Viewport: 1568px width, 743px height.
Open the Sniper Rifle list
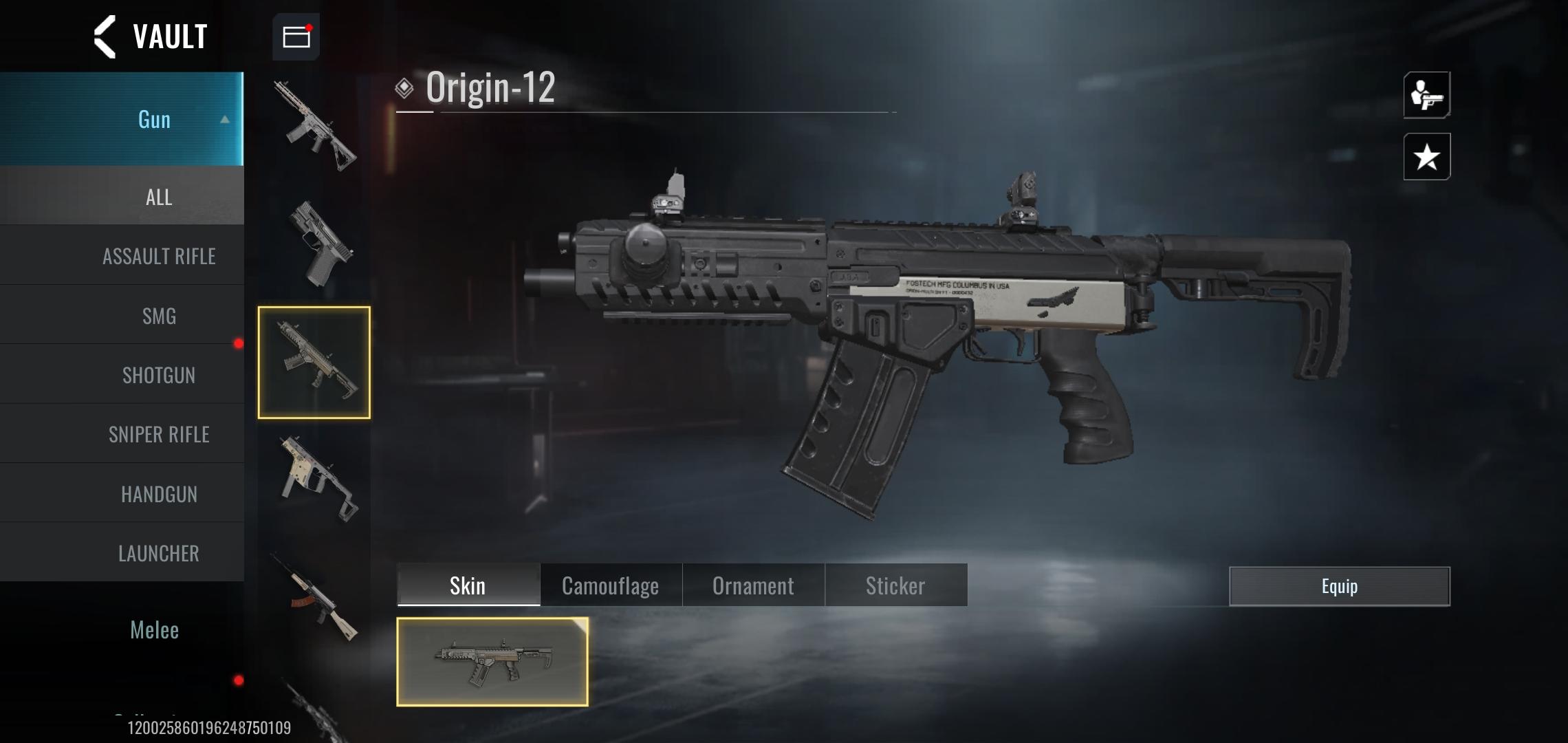point(159,434)
